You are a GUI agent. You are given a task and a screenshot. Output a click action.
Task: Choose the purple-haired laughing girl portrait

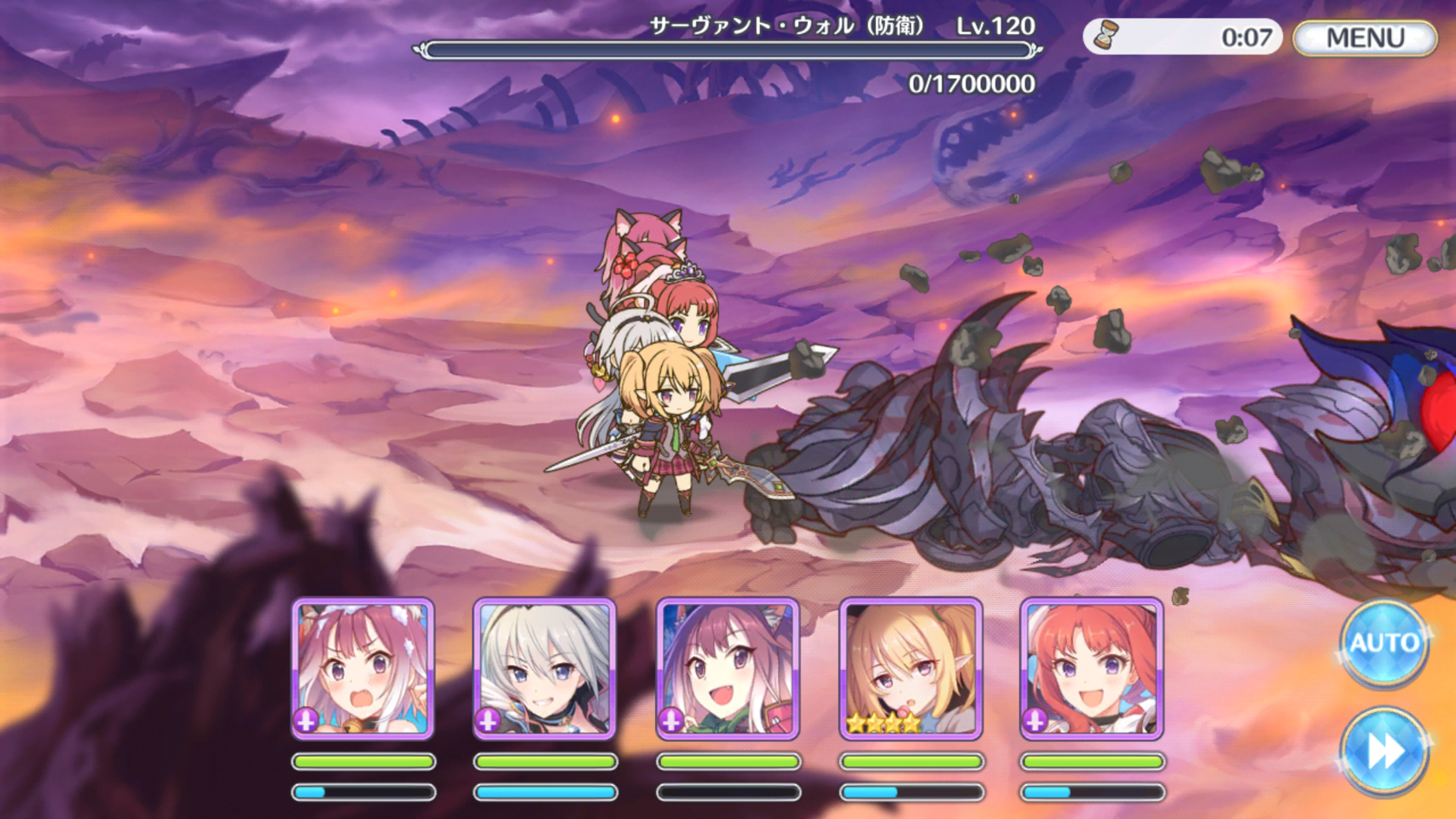click(728, 668)
